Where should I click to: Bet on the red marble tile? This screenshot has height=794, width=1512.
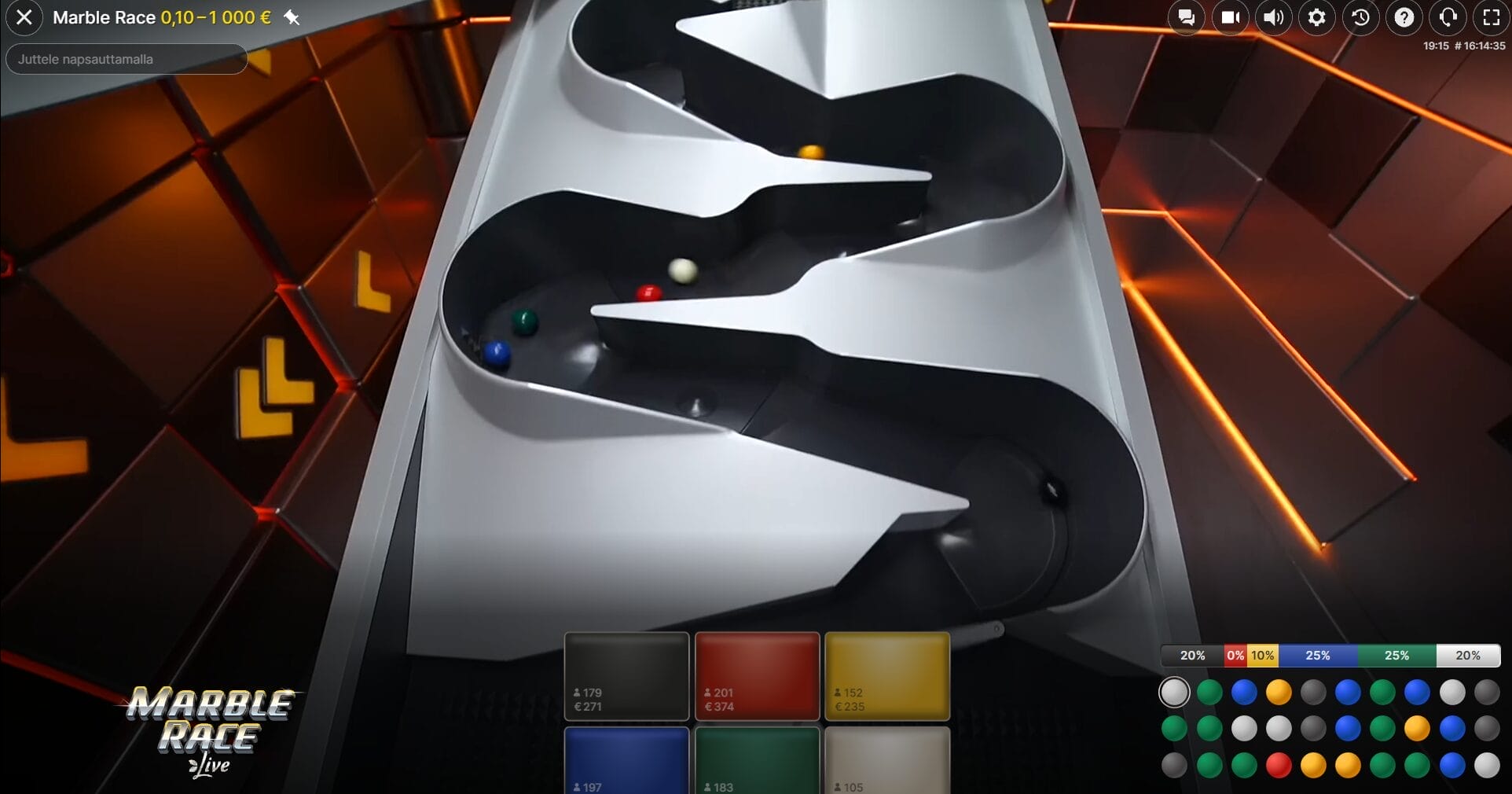pos(757,676)
